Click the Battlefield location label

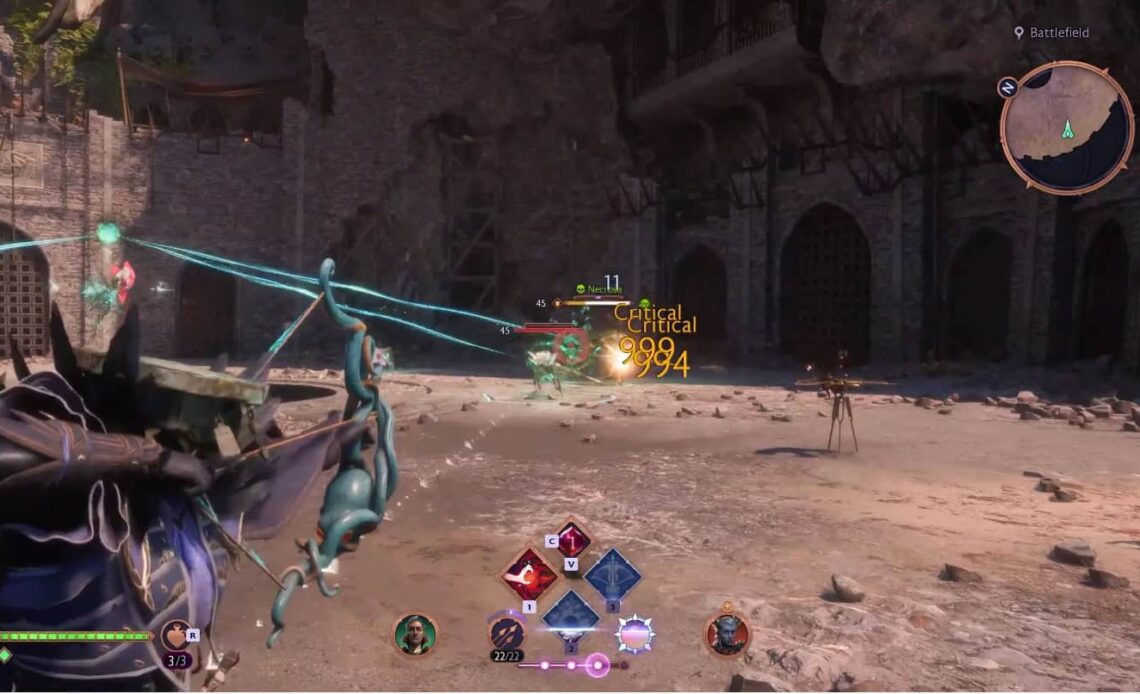pyautogui.click(x=1060, y=33)
